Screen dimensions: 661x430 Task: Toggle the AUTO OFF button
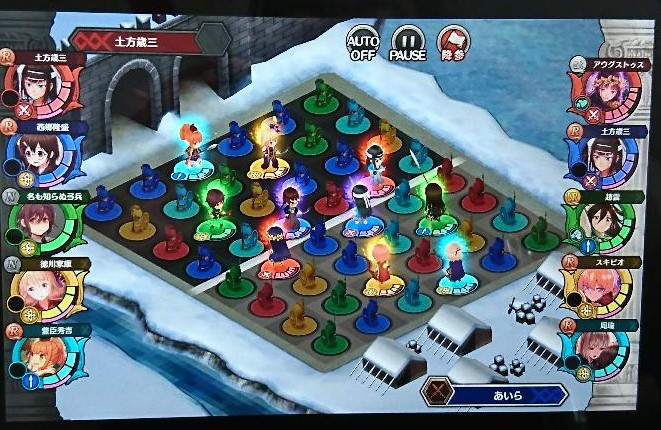[x=363, y=43]
